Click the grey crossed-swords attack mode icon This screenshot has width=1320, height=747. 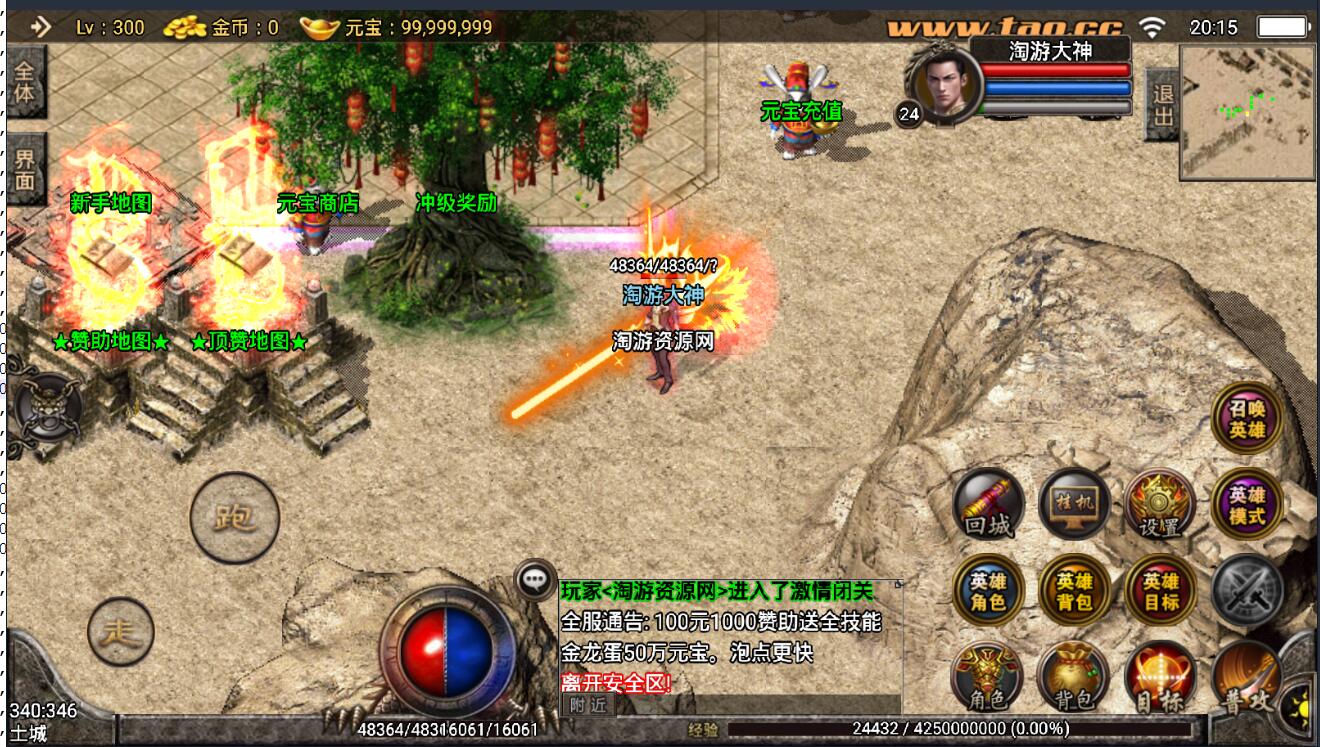pos(1247,590)
